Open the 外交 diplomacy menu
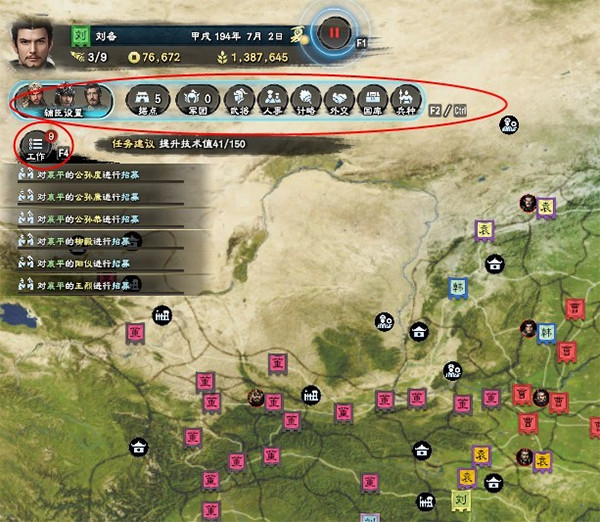 tap(340, 100)
